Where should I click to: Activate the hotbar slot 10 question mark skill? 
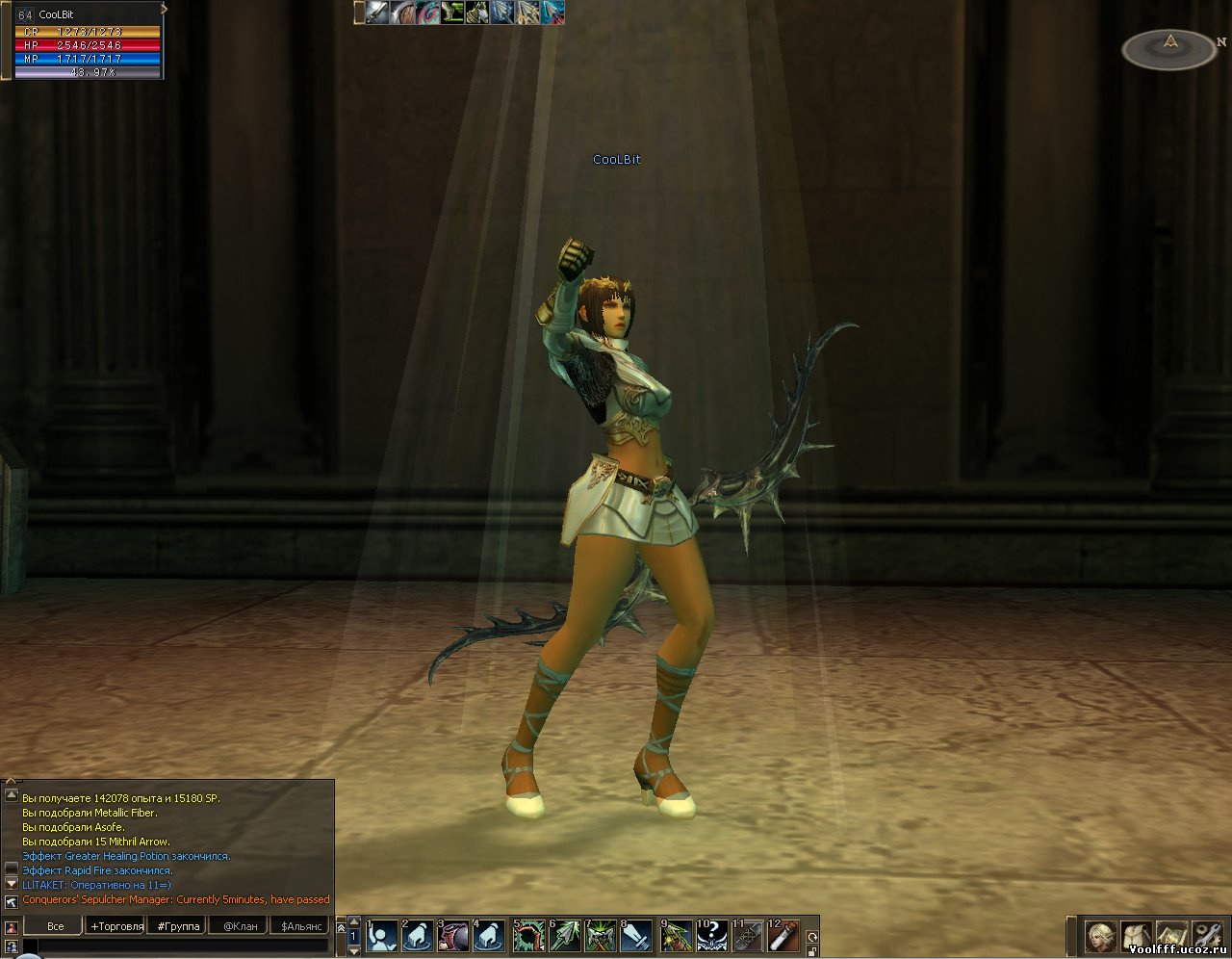click(711, 936)
